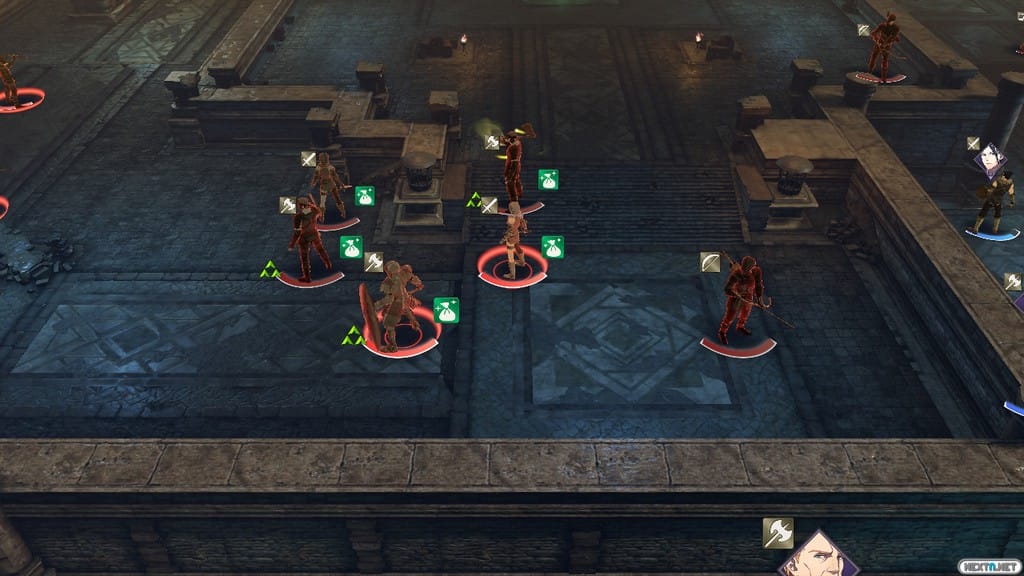1024x576 pixels.
Task: Select the allied unit on the blue ring
Action: [993, 198]
